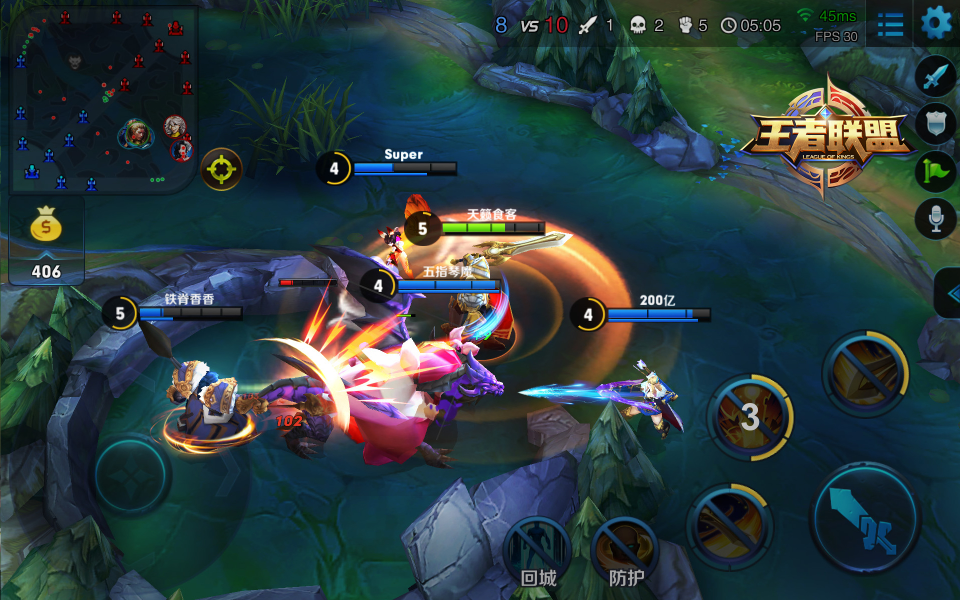Screen dimensions: 960x600
Task: Open the gold shop bag
Action: click(x=45, y=229)
